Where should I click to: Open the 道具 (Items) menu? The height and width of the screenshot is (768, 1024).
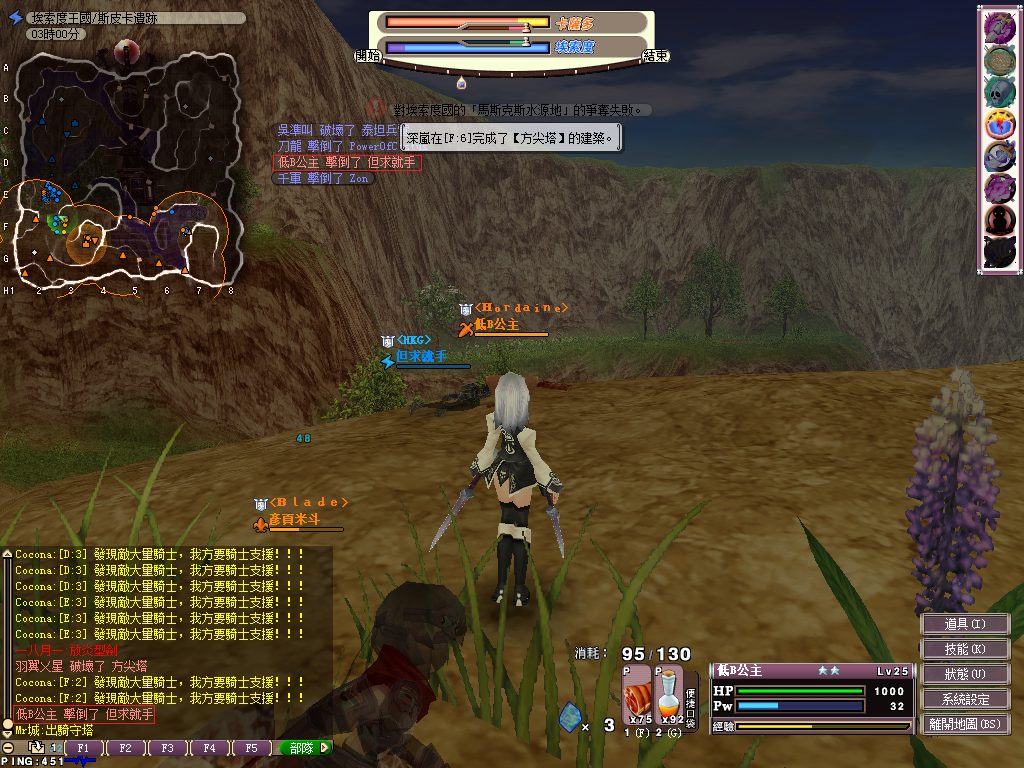[x=964, y=624]
